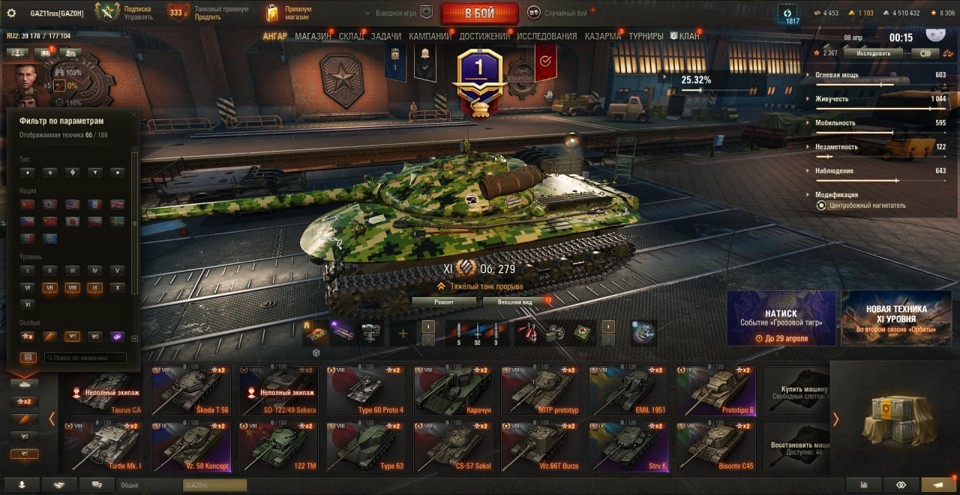Open the settings gear icon
960x495 pixels.
pos(12,13)
